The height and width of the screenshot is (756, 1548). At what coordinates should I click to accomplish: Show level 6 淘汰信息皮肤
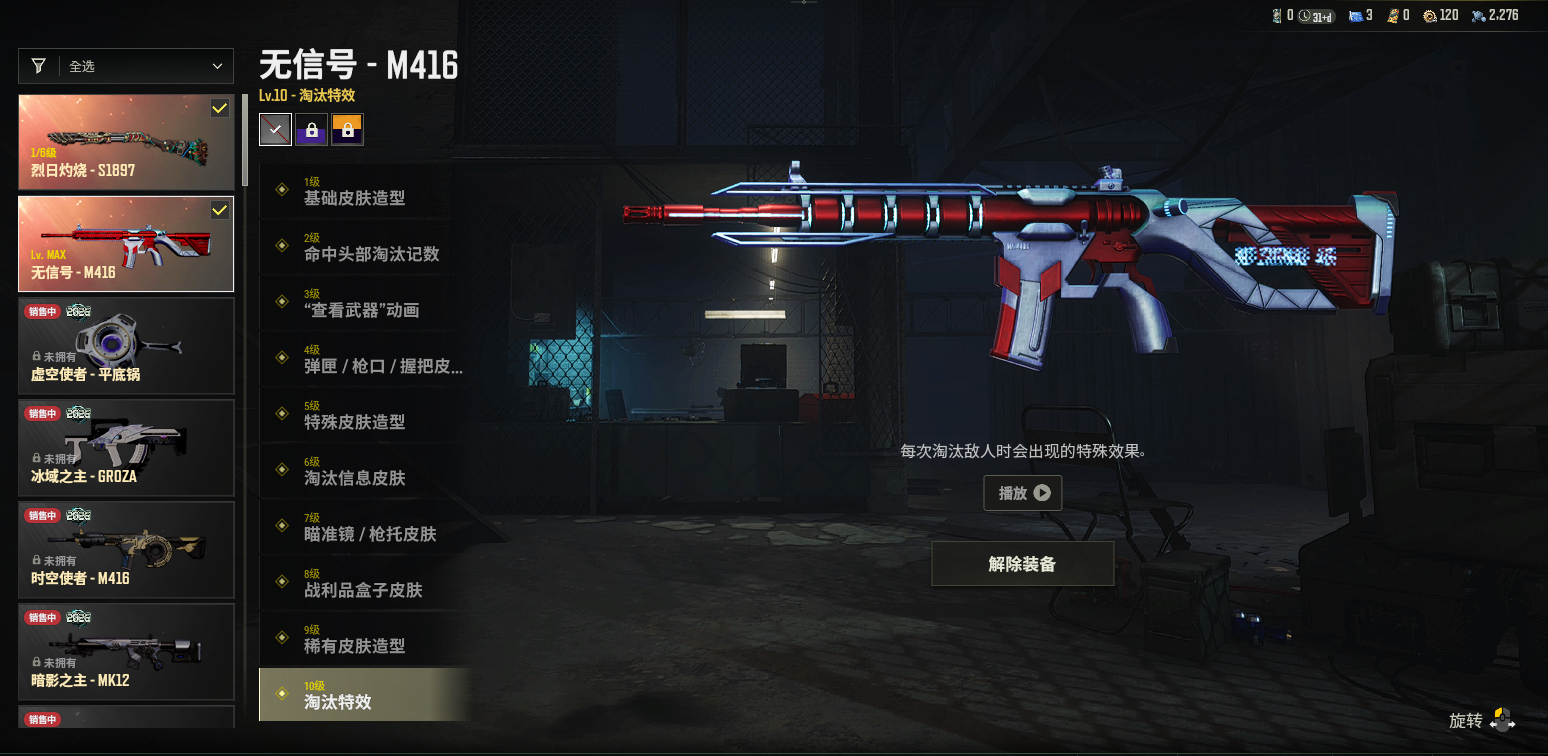click(362, 471)
